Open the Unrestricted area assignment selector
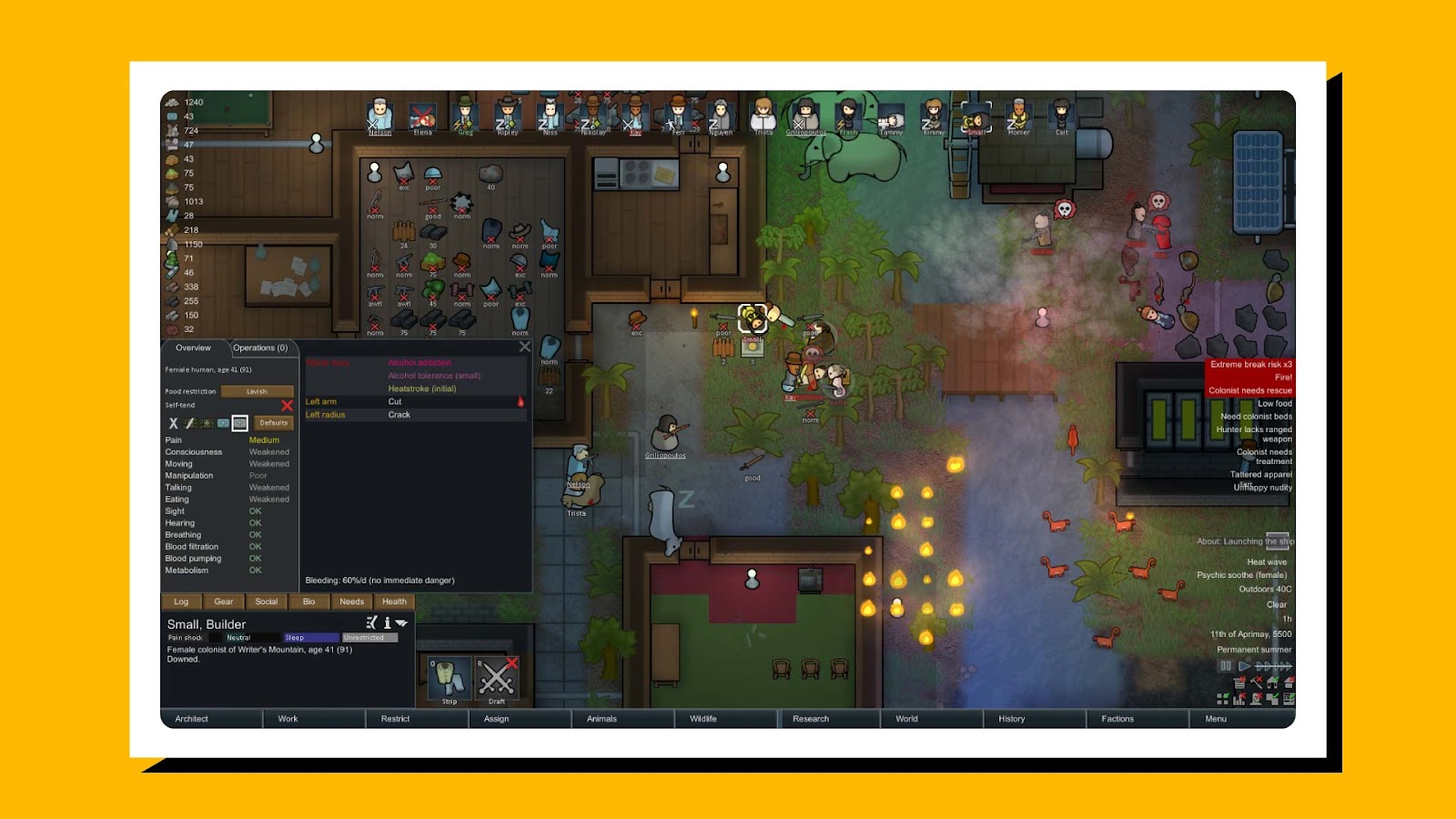This screenshot has width=1456, height=819. [x=369, y=637]
